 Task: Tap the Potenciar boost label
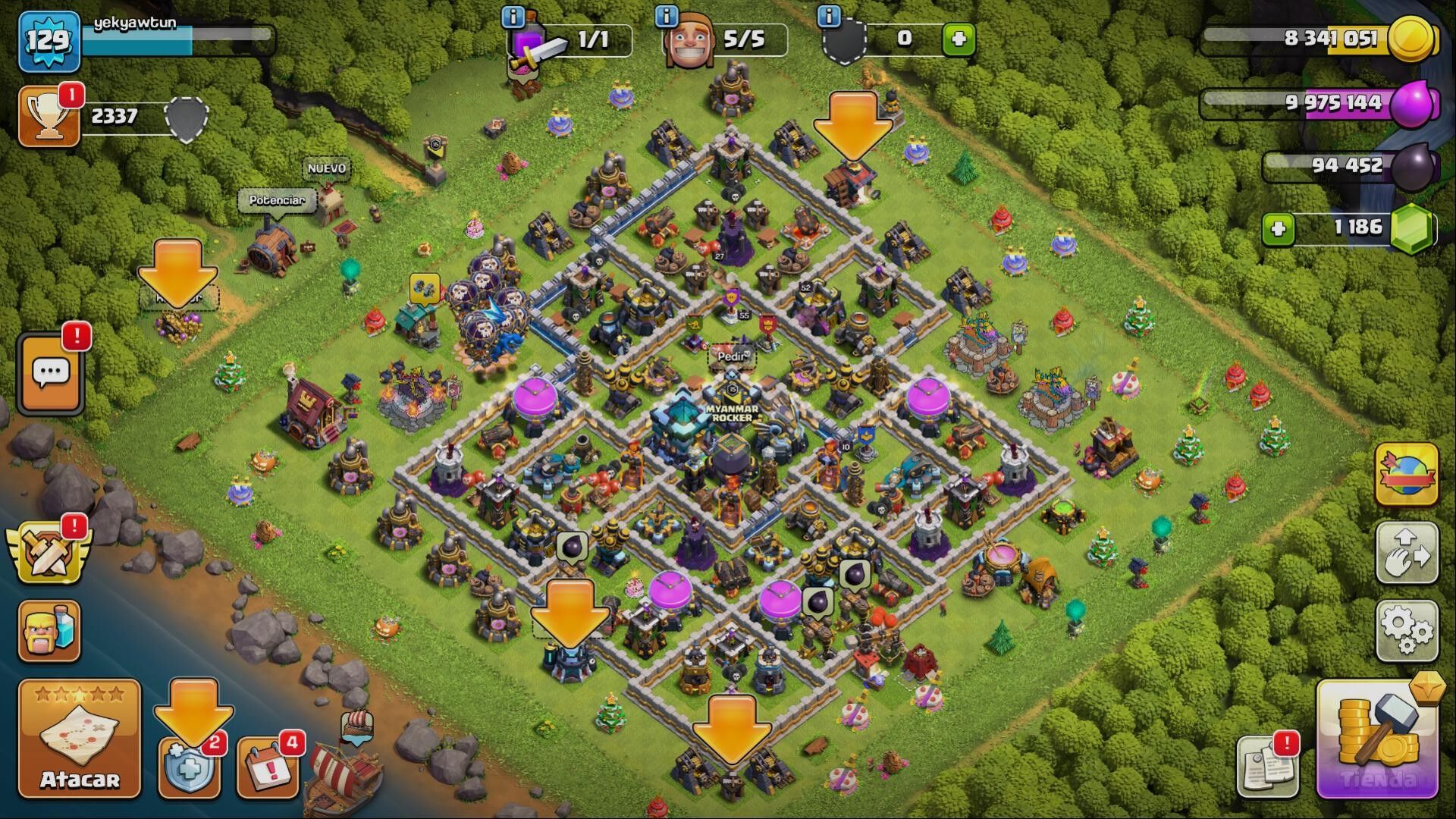click(277, 200)
